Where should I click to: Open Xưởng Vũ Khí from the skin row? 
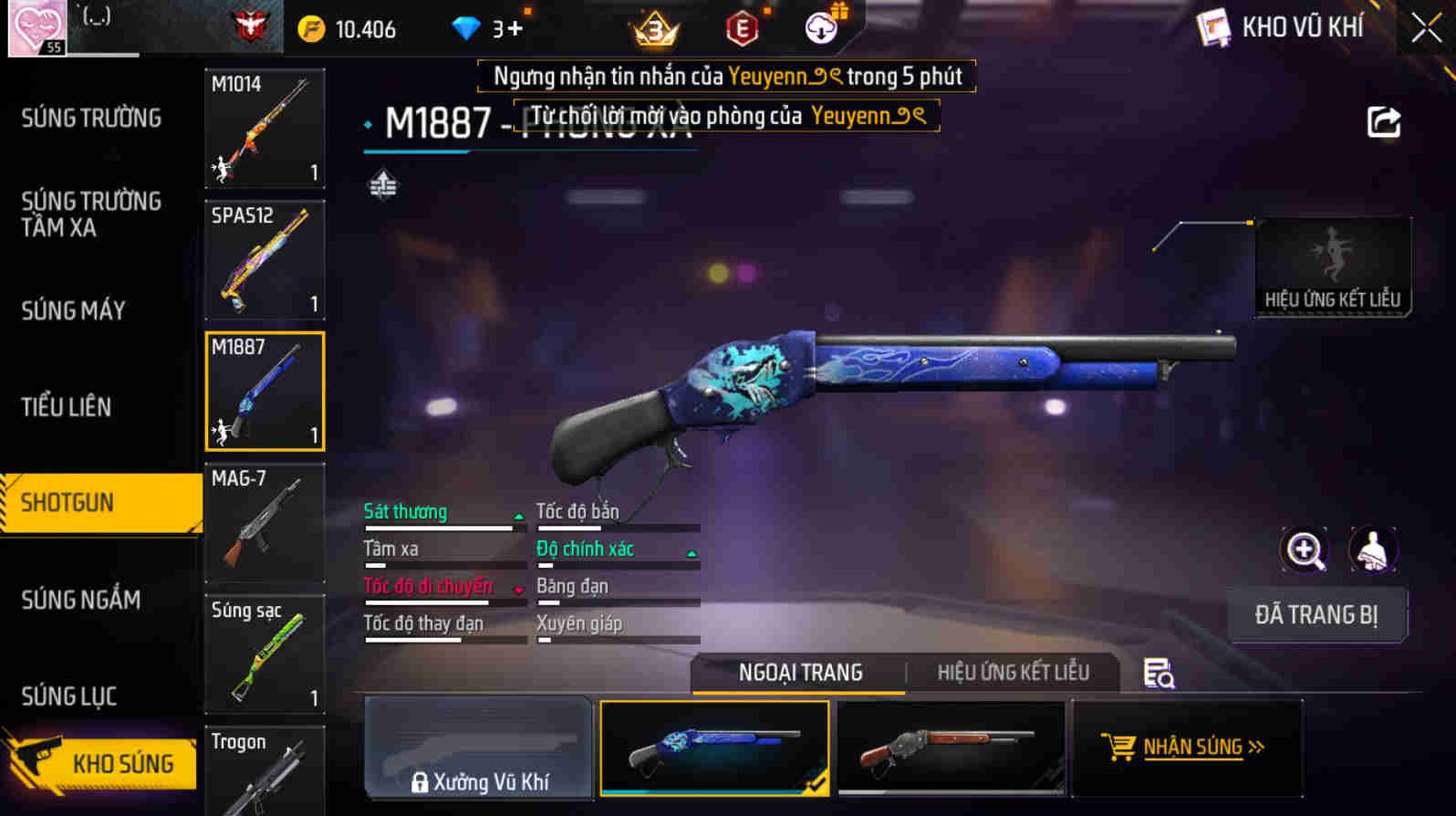tap(478, 748)
